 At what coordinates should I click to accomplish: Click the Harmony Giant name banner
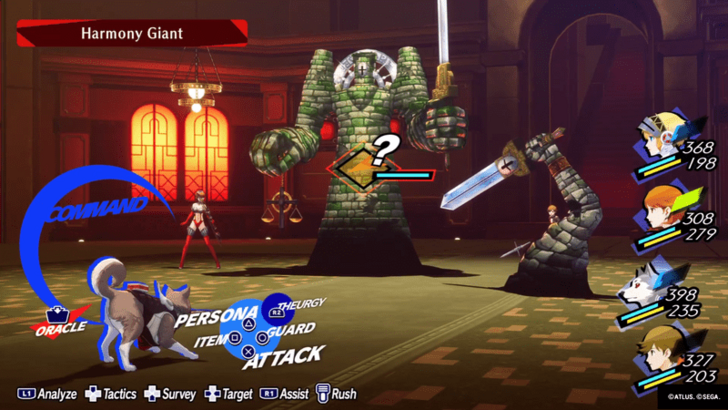[x=133, y=34]
